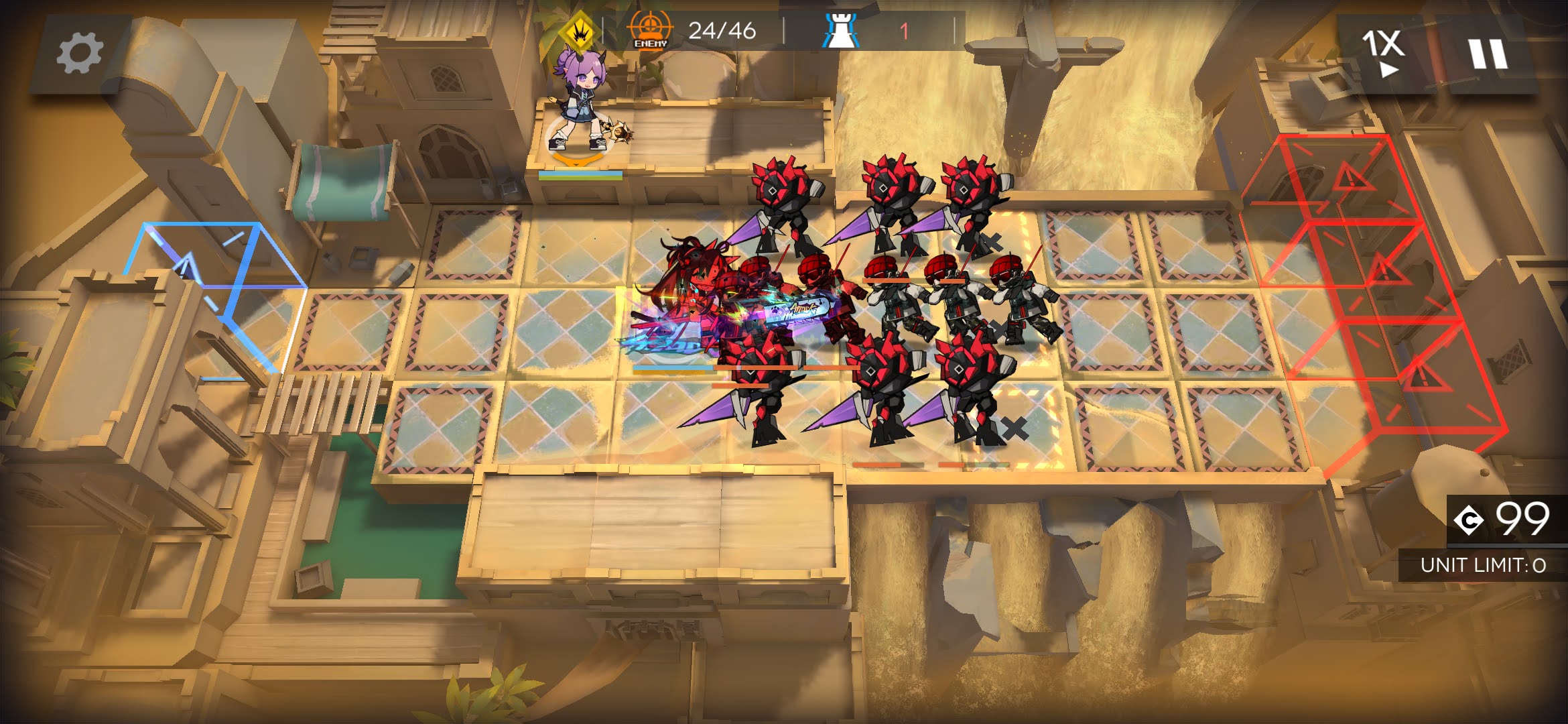The height and width of the screenshot is (724, 1568).
Task: Pause the battle
Action: [1488, 54]
